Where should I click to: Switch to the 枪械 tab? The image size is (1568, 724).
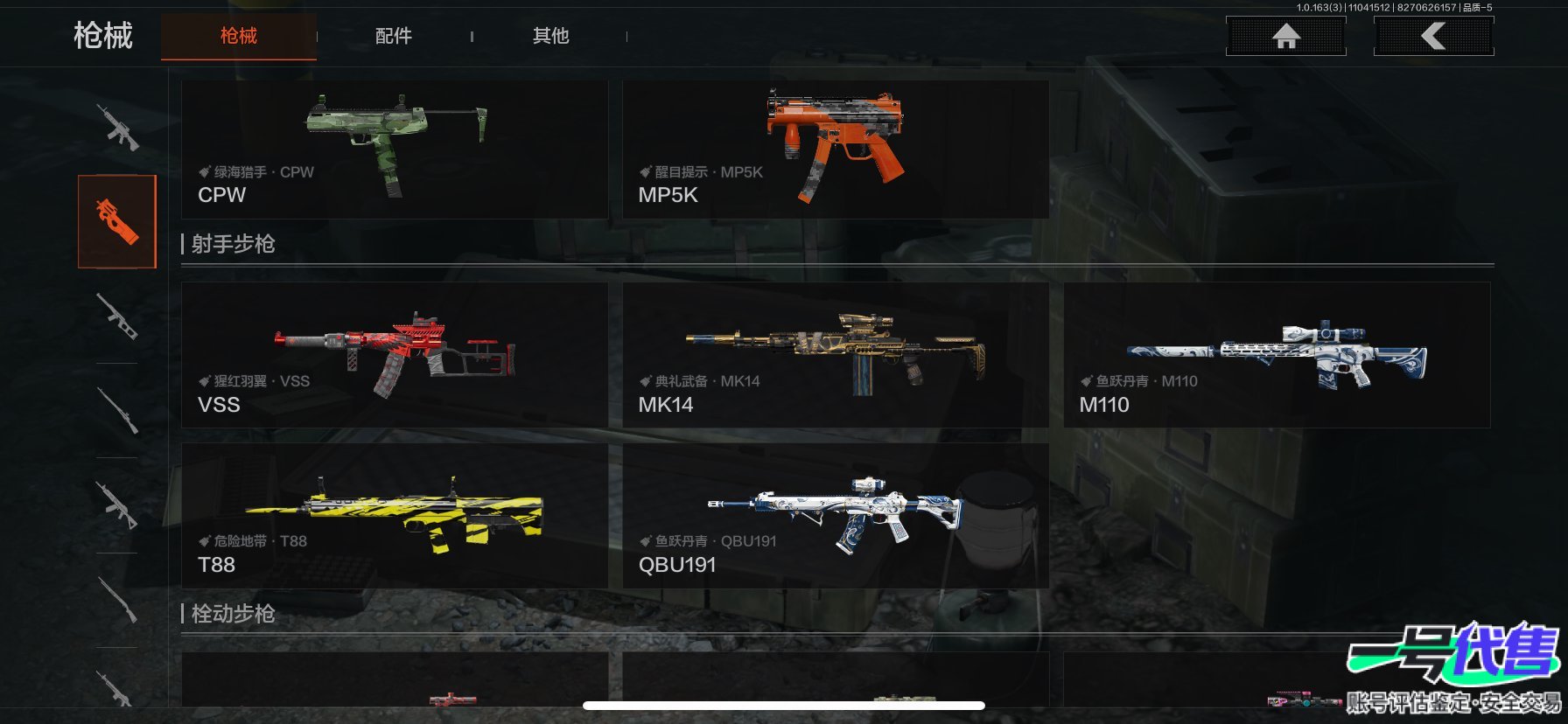(238, 36)
